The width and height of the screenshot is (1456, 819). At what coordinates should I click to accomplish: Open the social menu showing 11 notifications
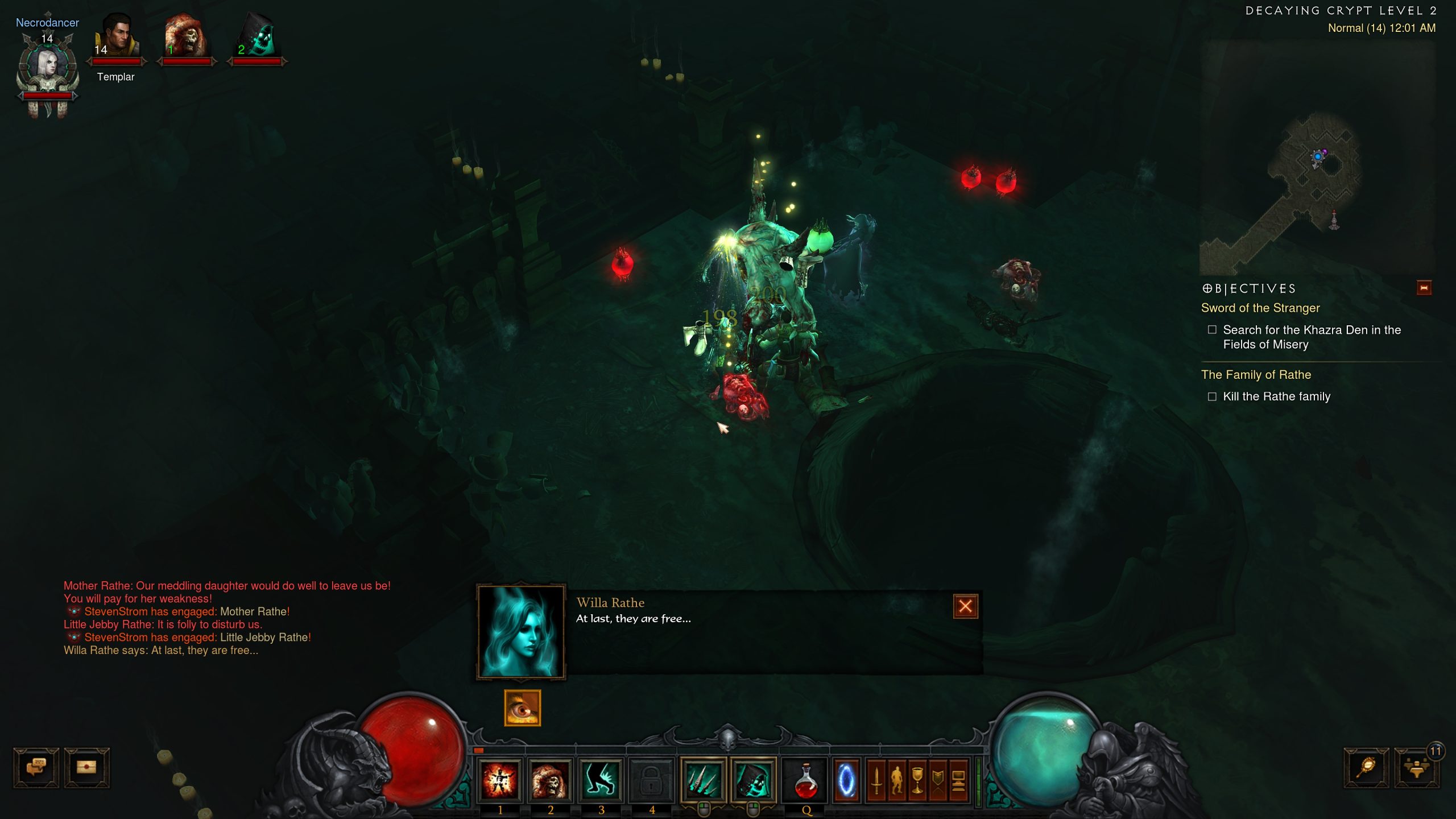pos(1417,769)
